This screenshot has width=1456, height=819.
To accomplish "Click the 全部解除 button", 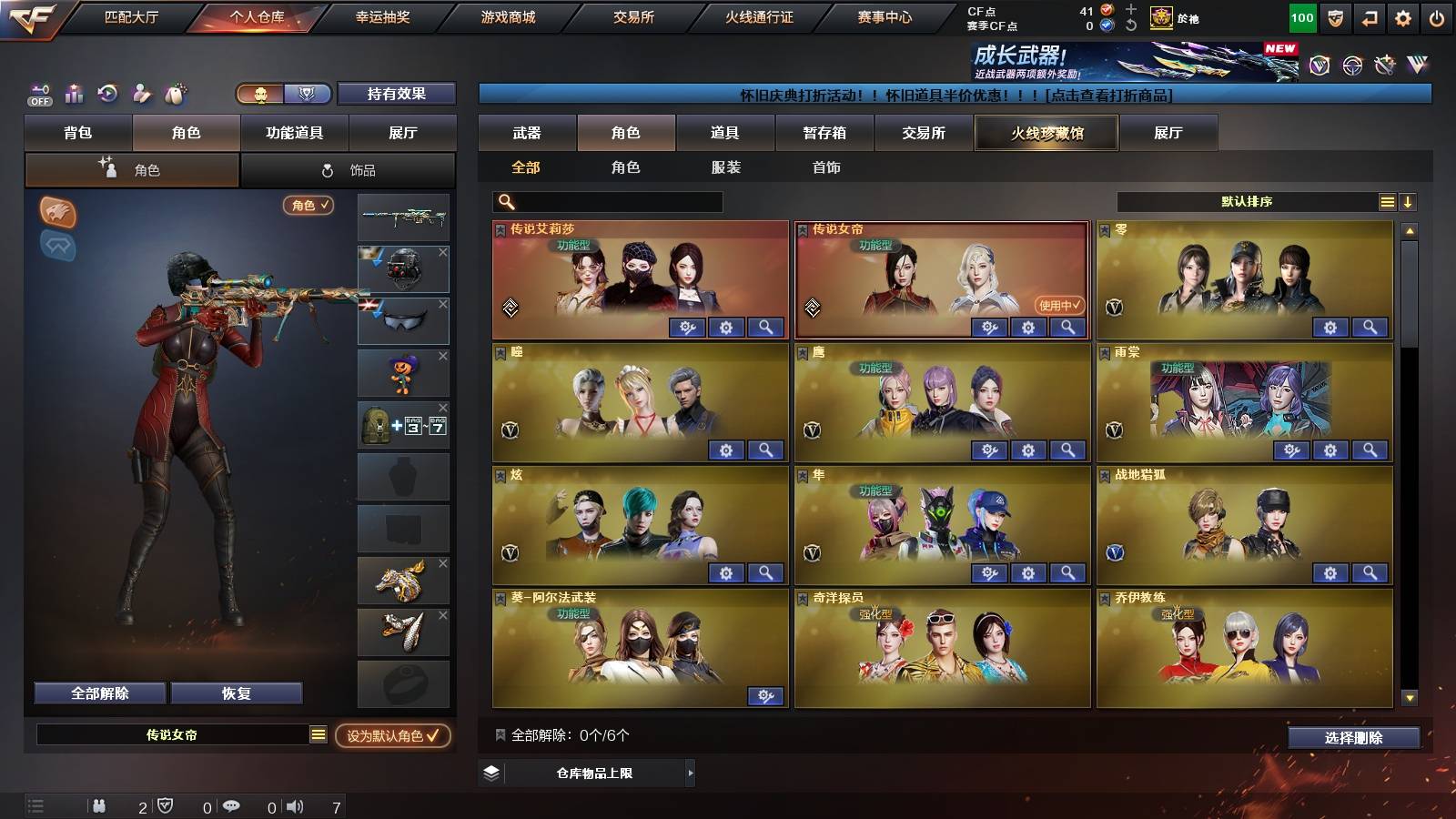I will pyautogui.click(x=98, y=693).
